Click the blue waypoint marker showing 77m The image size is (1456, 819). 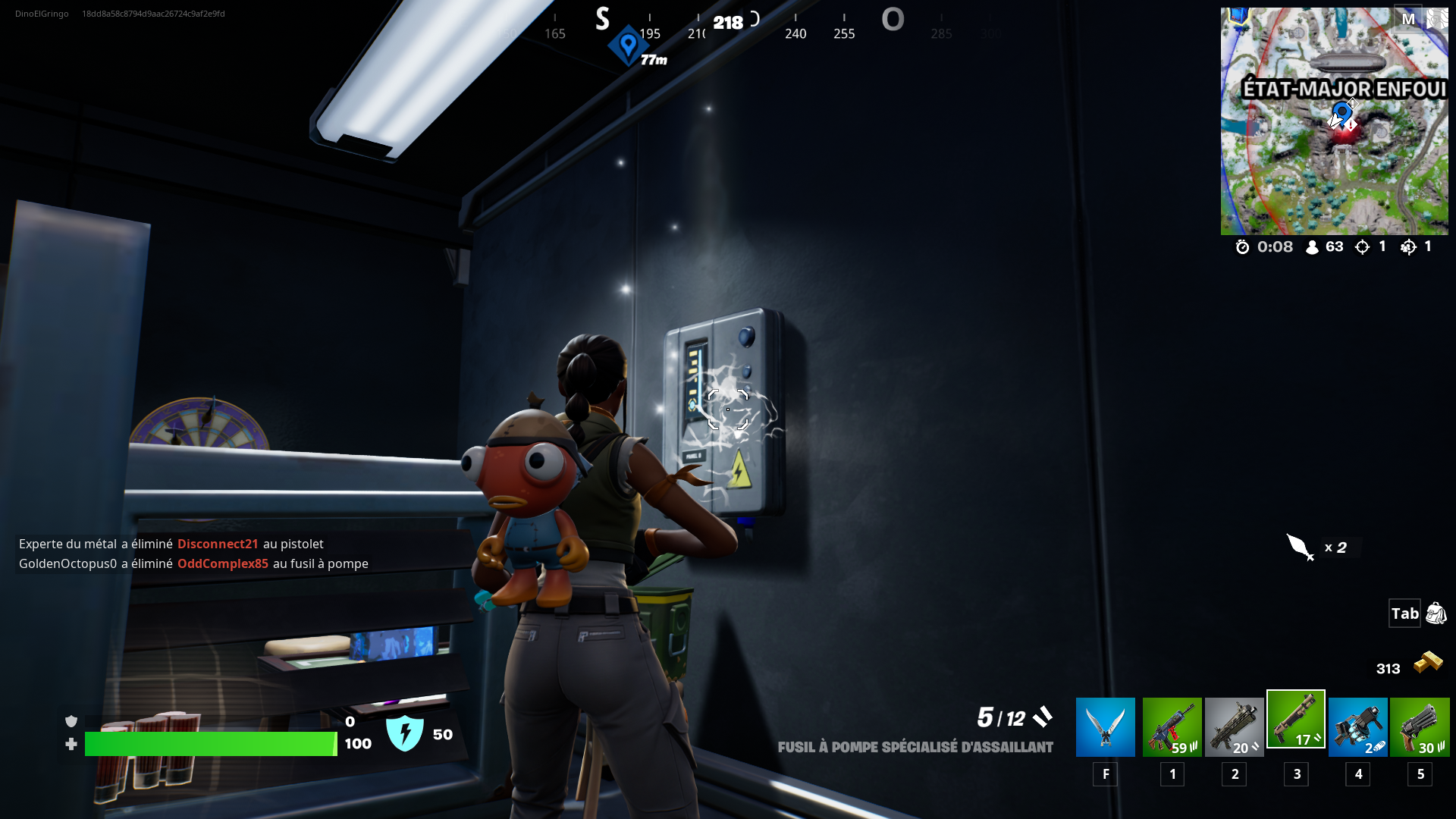tap(628, 43)
